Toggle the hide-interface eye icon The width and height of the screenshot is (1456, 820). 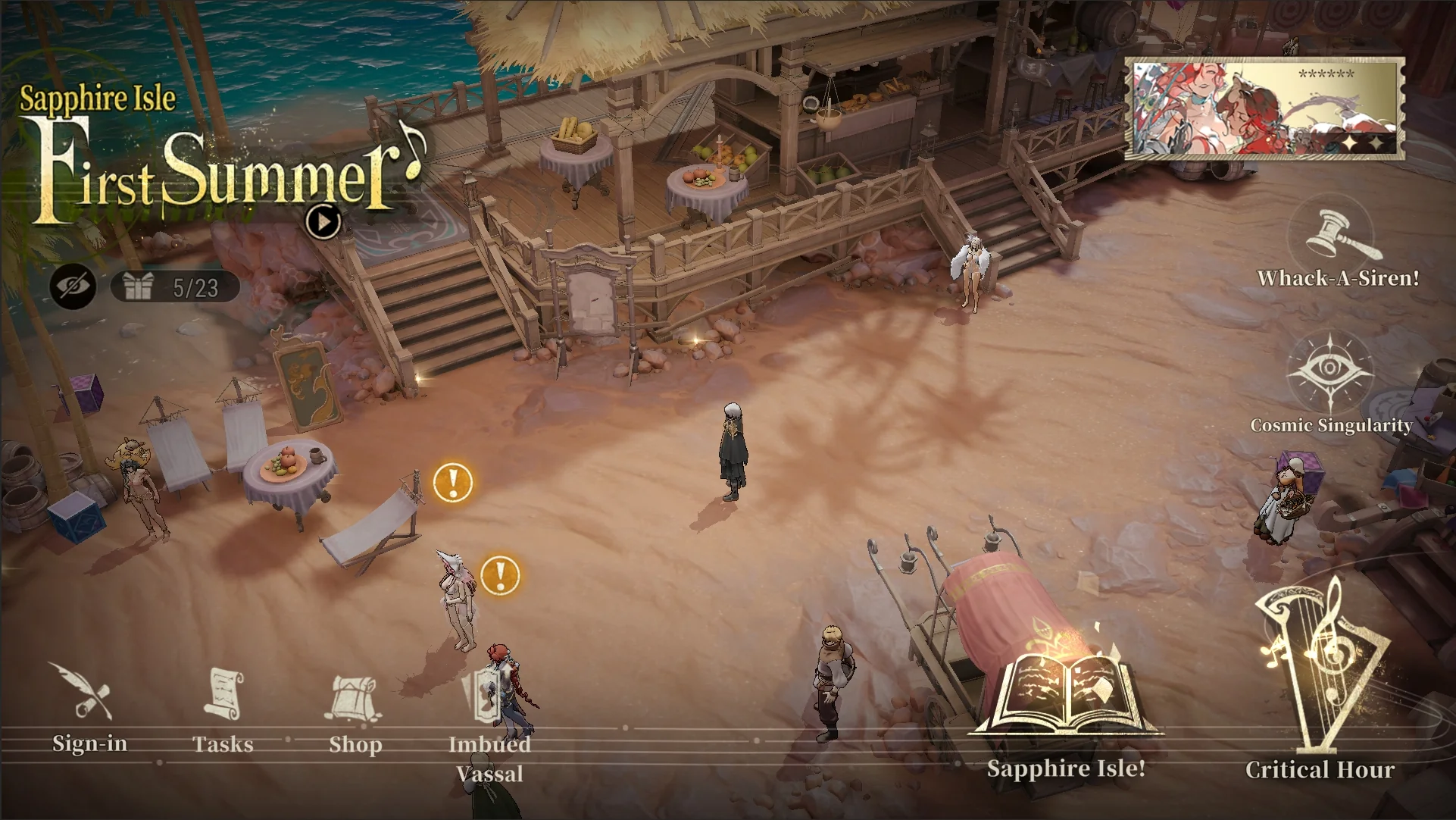(x=73, y=286)
